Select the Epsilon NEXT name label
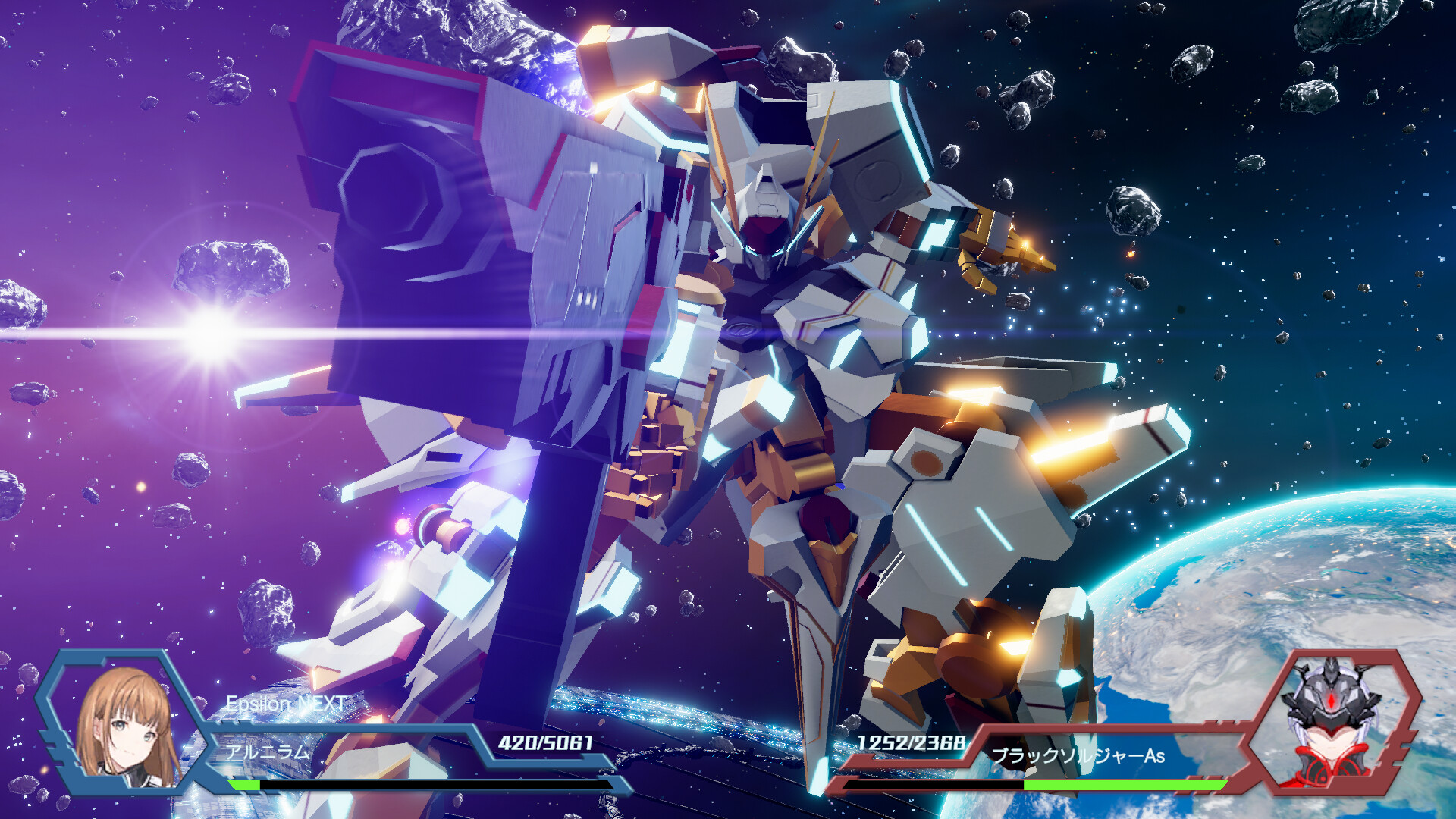The image size is (1456, 819). 284,703
